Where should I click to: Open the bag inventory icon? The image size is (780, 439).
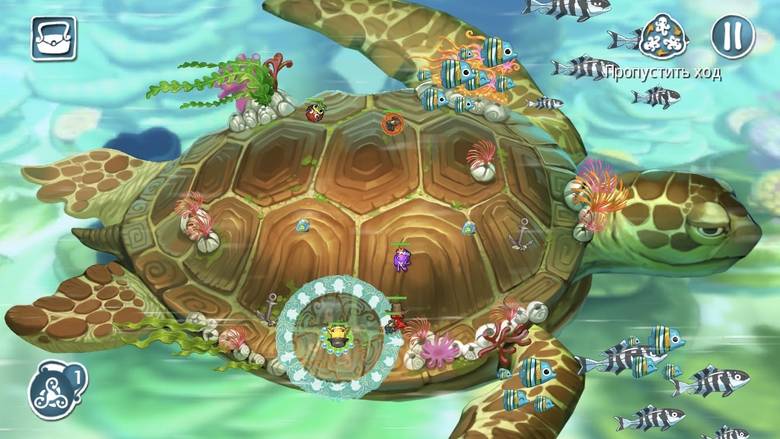coord(53,38)
